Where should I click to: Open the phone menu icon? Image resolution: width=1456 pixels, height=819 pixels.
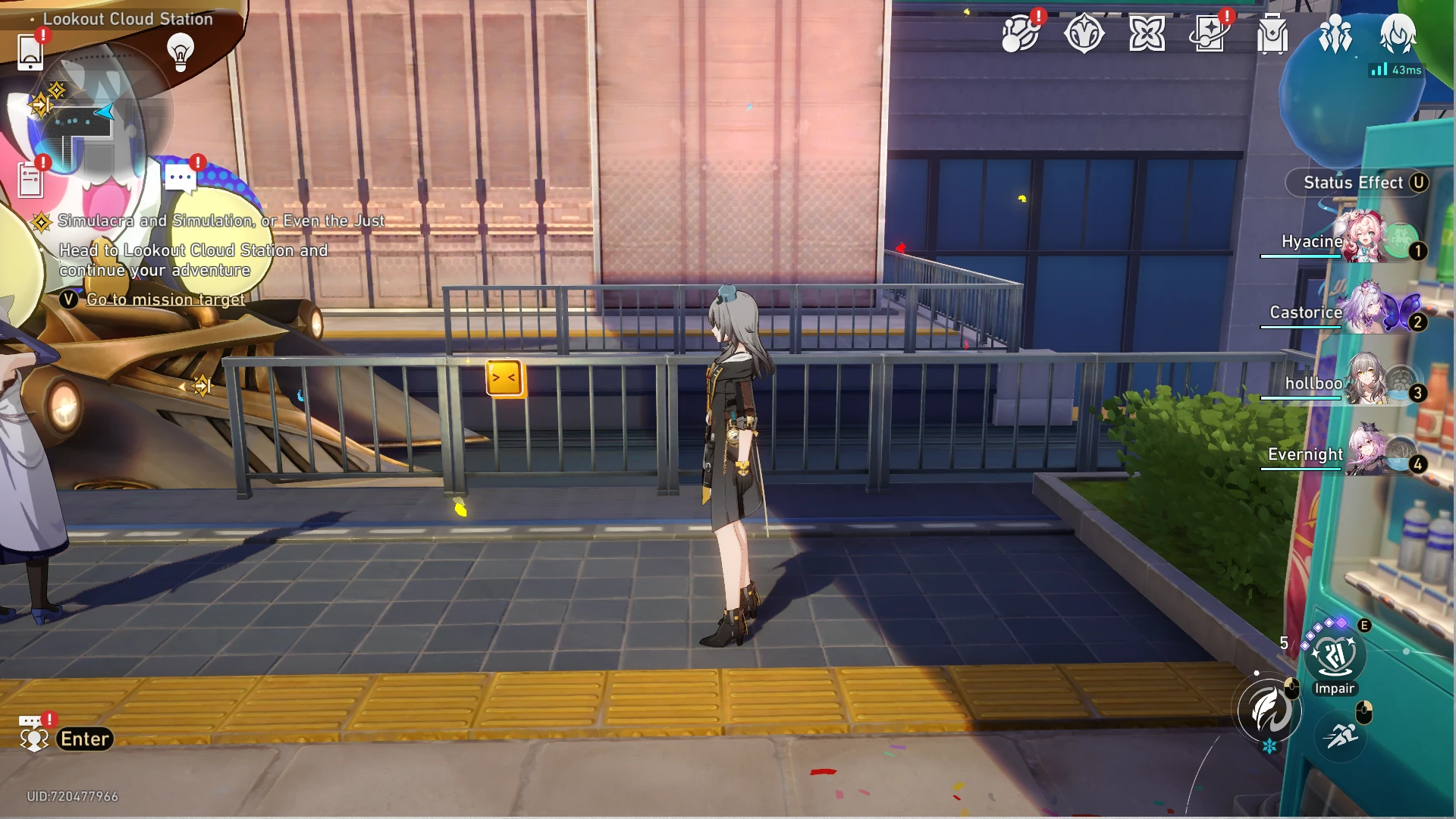(30, 52)
